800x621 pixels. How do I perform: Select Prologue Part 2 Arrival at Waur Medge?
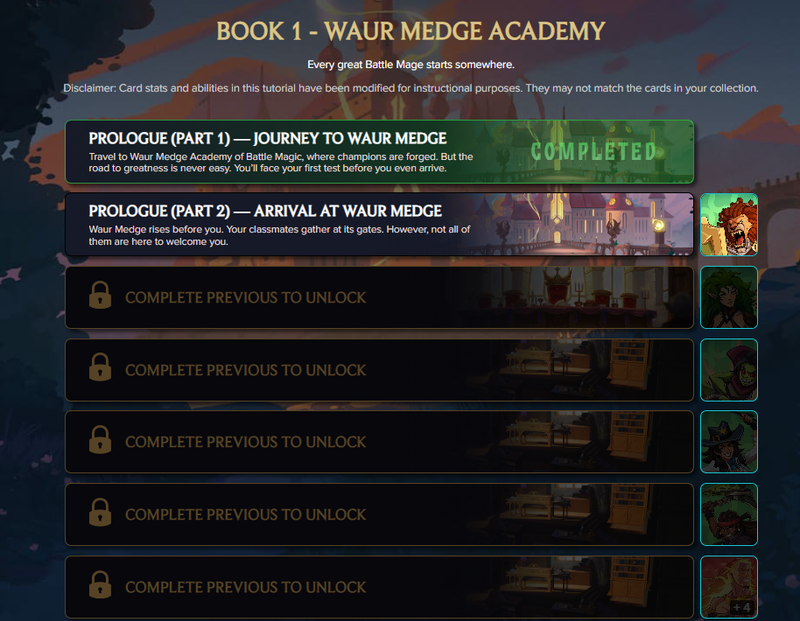[x=379, y=225]
